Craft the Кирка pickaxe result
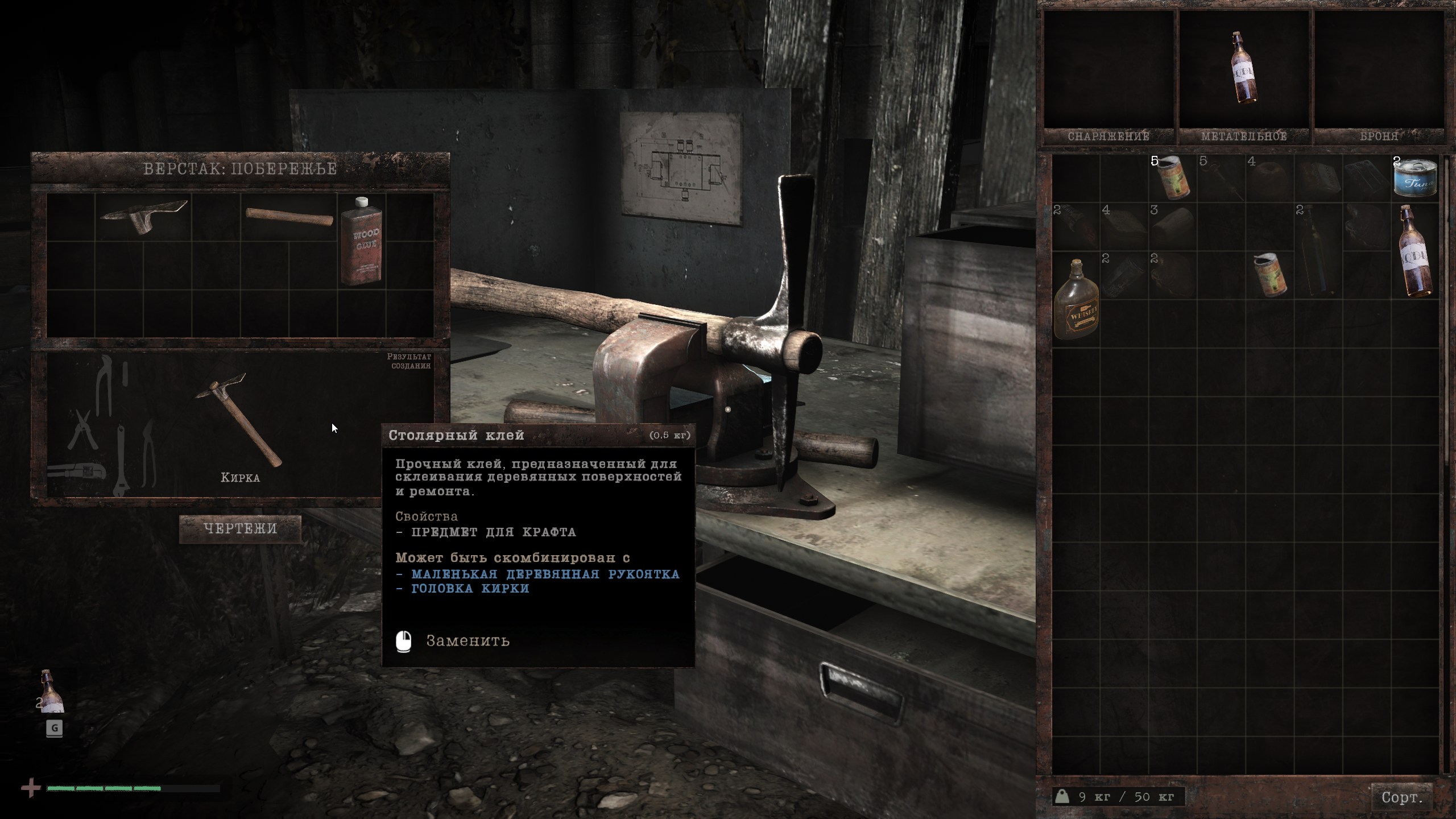This screenshot has width=1456, height=819. tap(239, 421)
